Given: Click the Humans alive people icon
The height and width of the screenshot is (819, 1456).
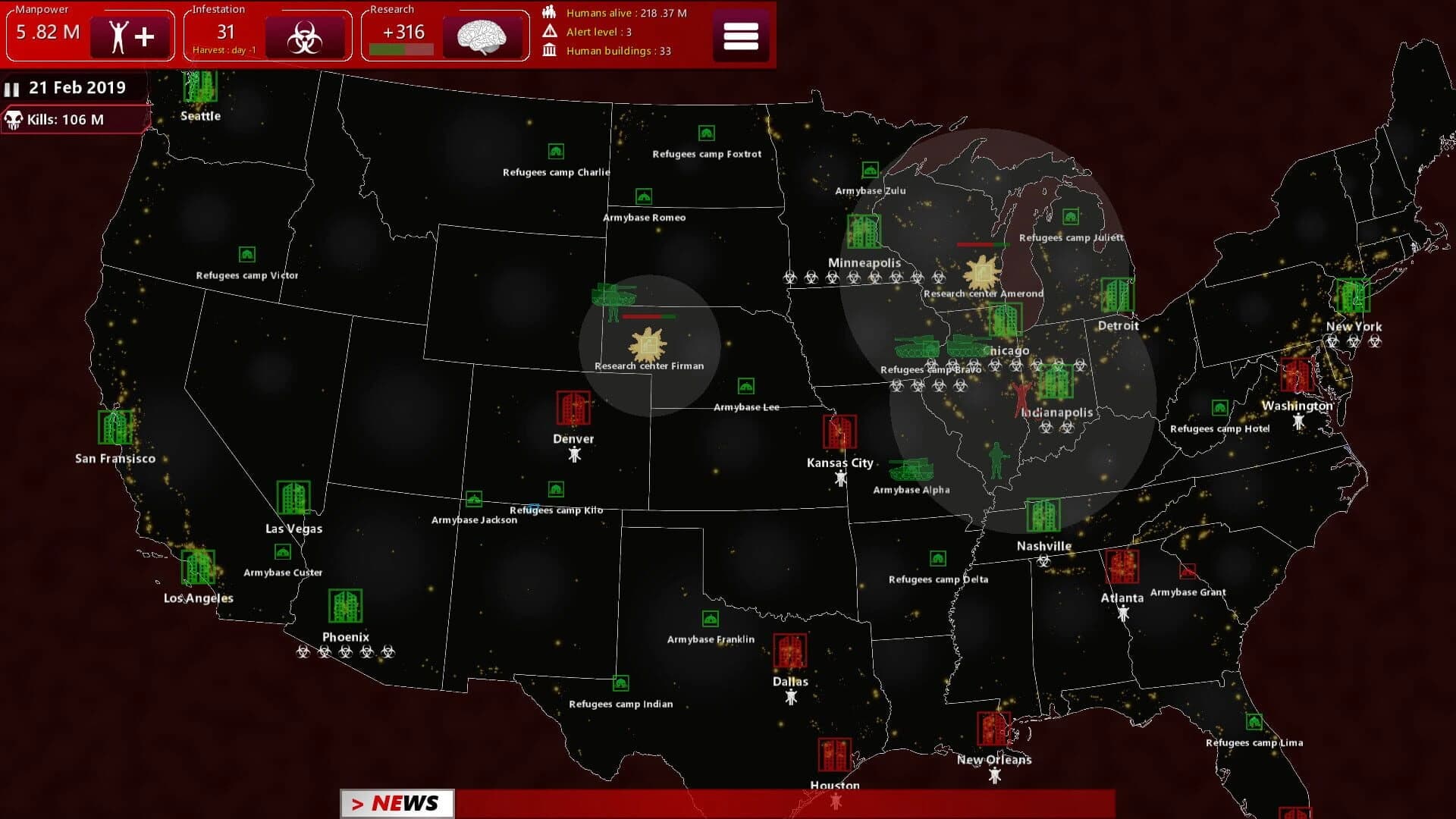Looking at the screenshot, I should [x=548, y=12].
